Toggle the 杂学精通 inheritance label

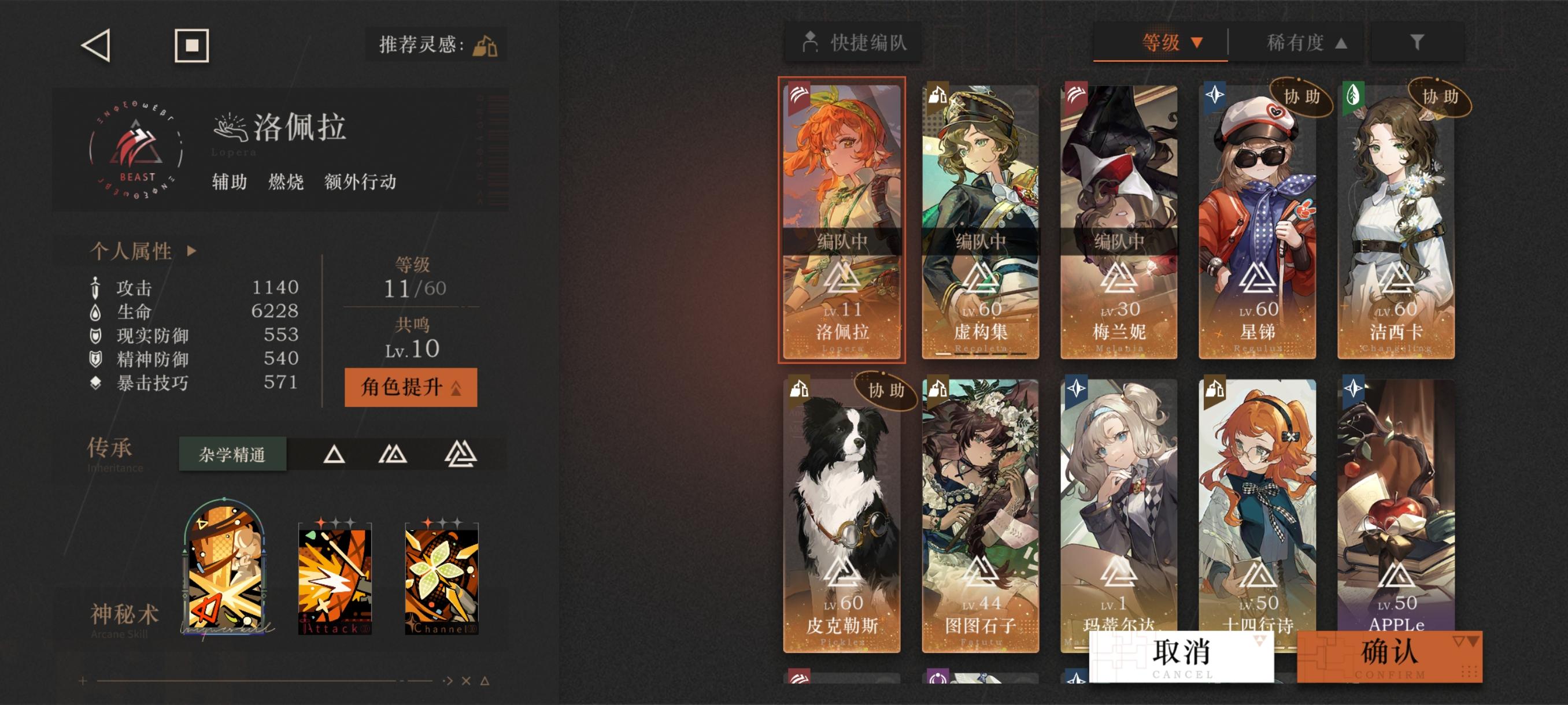[x=232, y=452]
